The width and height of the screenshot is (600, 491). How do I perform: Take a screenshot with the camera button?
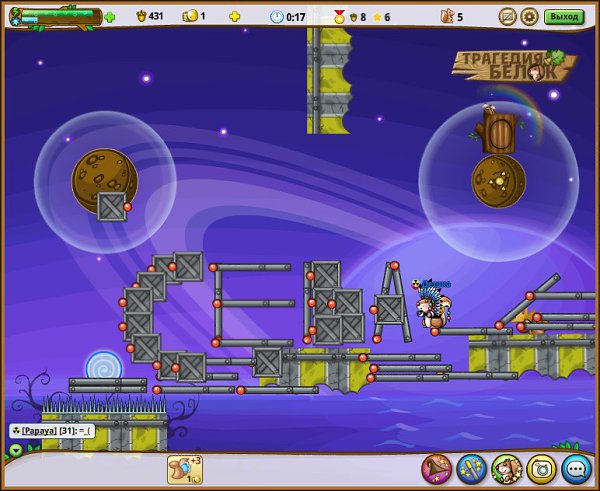pyautogui.click(x=541, y=467)
